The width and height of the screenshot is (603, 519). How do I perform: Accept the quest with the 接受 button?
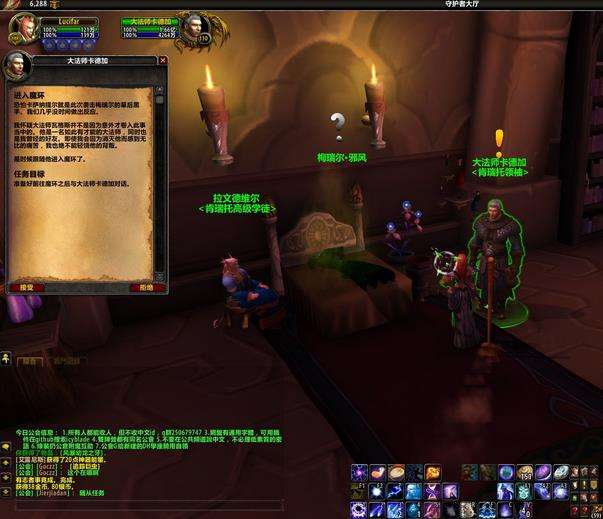[x=21, y=287]
